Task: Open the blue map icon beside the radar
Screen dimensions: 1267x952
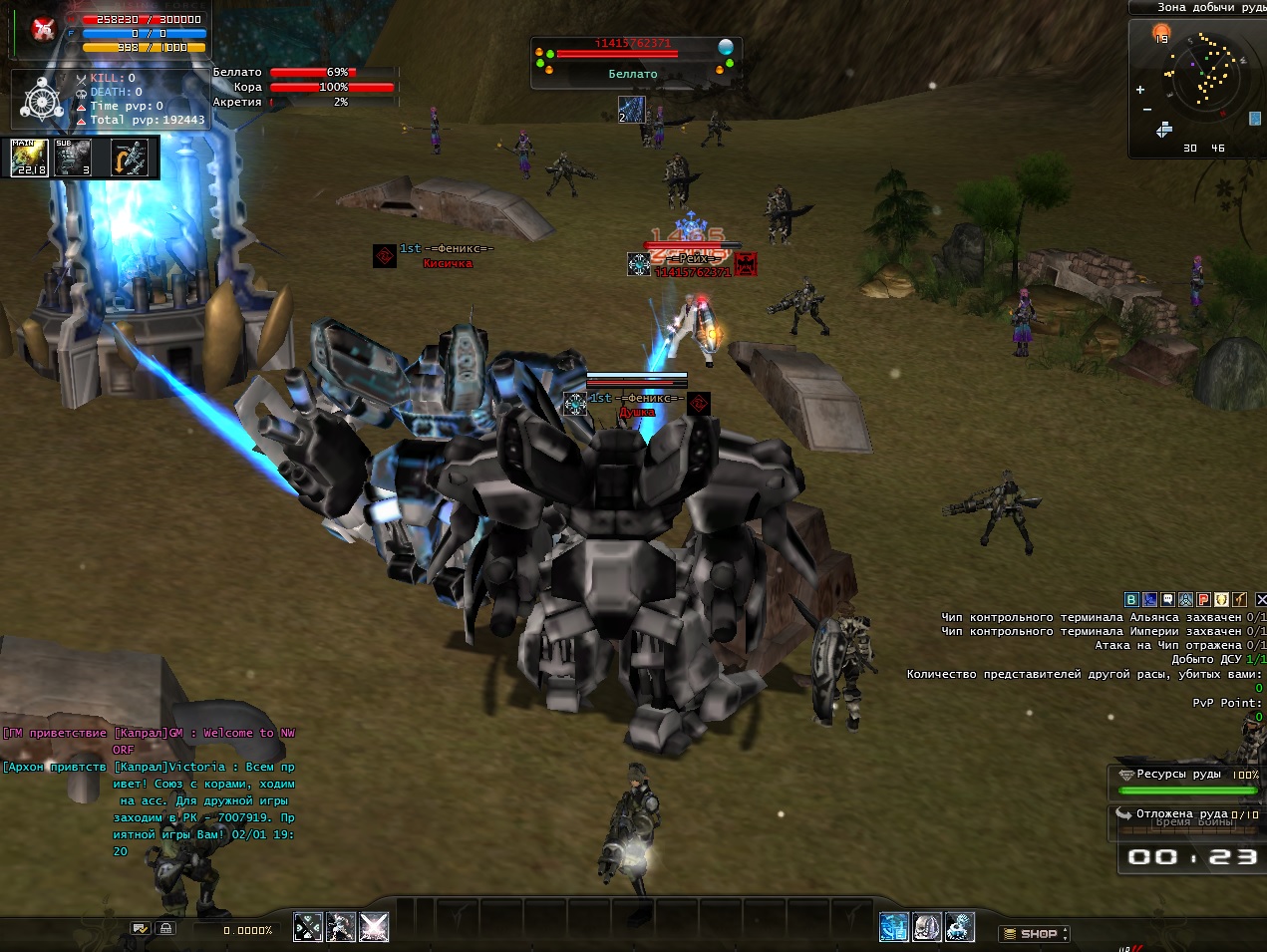Action: (1254, 118)
